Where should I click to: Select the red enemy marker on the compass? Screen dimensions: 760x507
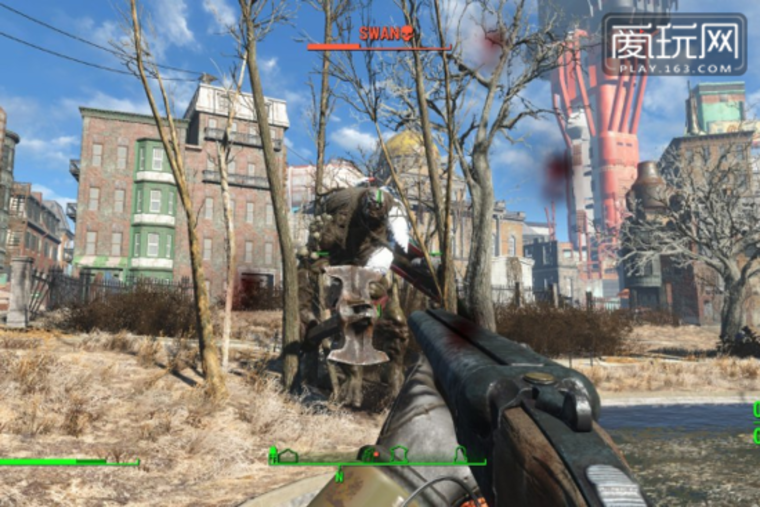point(374,456)
